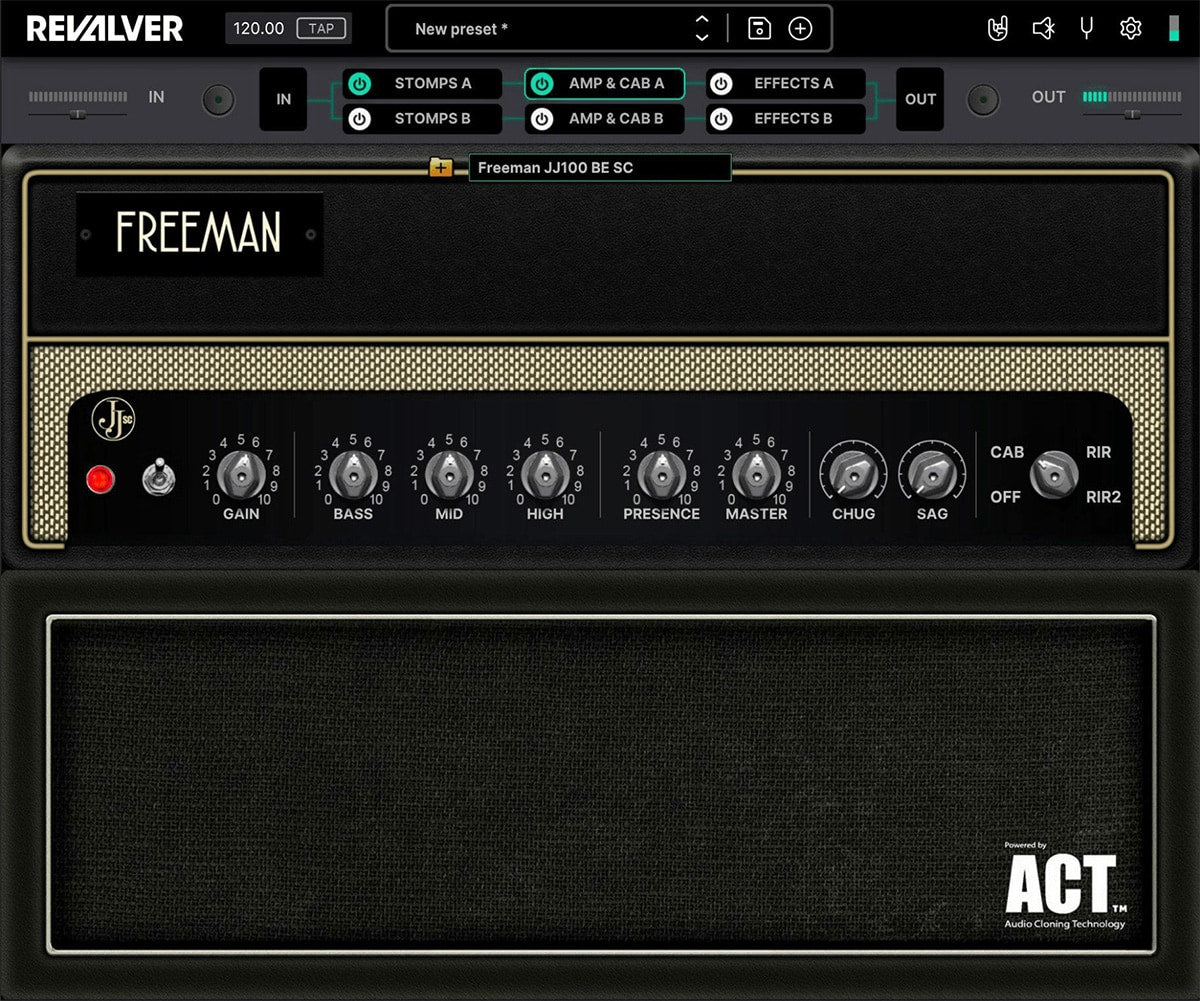
Task: Select the AMP & CAB B module
Action: point(615,119)
